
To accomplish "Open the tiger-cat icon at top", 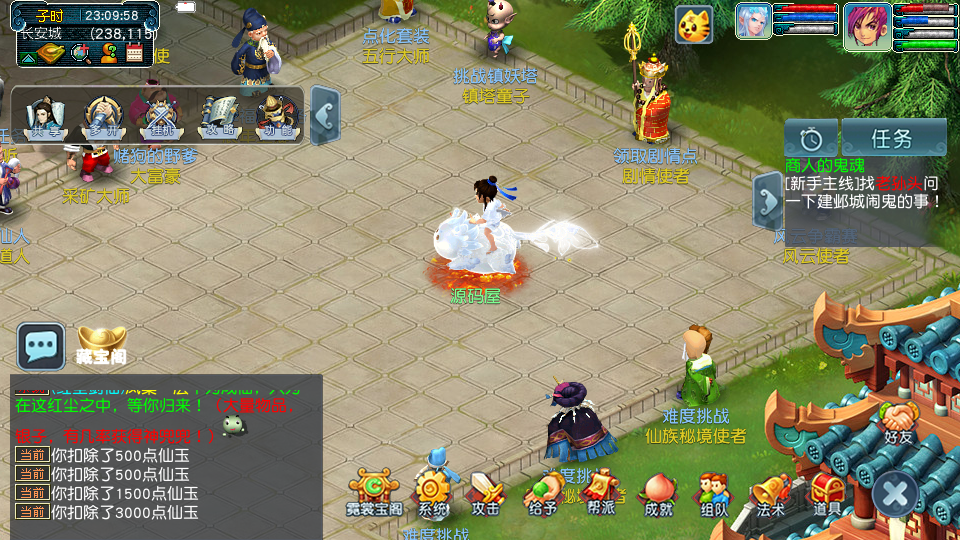I will [x=694, y=24].
